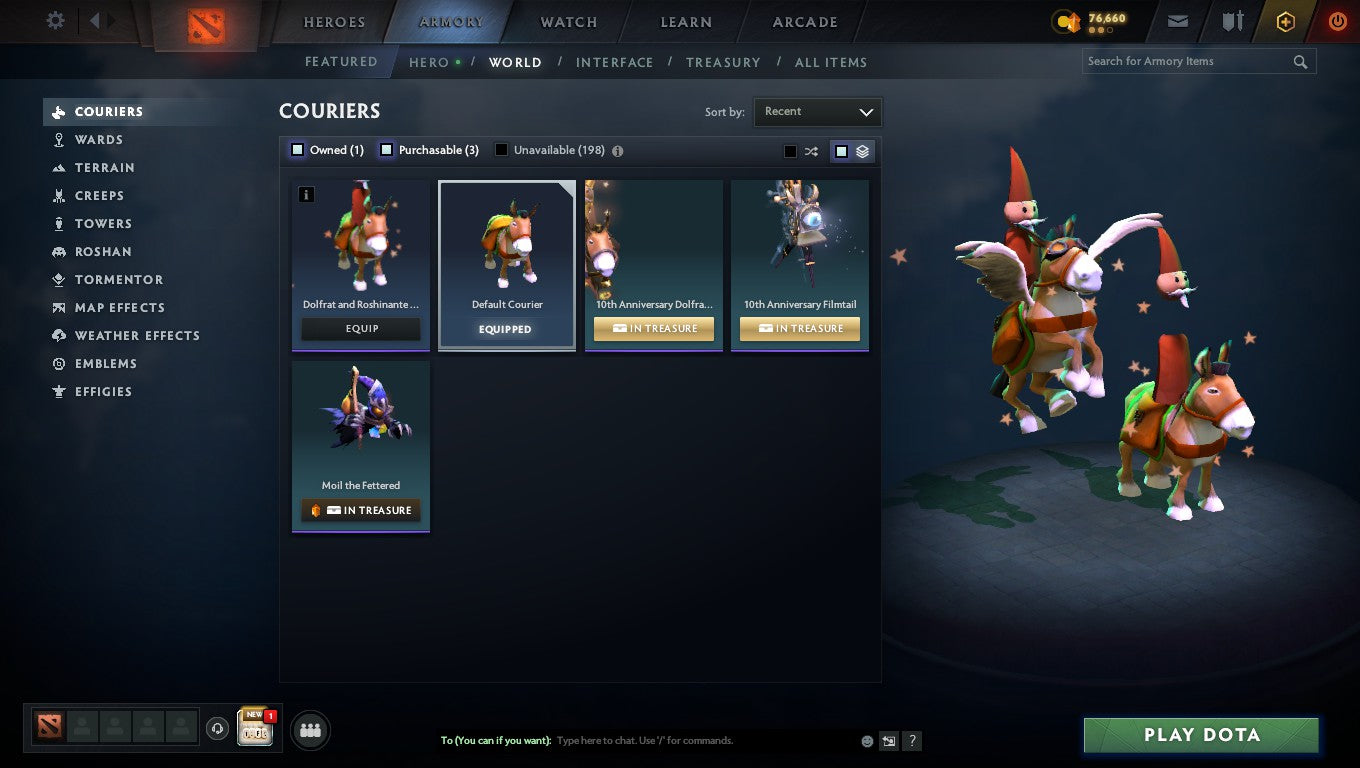Switch to the Treasury tab

(723, 62)
